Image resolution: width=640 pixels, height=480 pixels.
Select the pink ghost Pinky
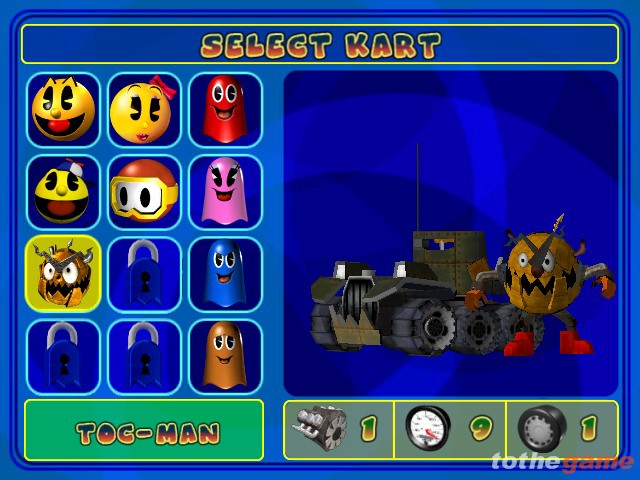click(x=225, y=192)
